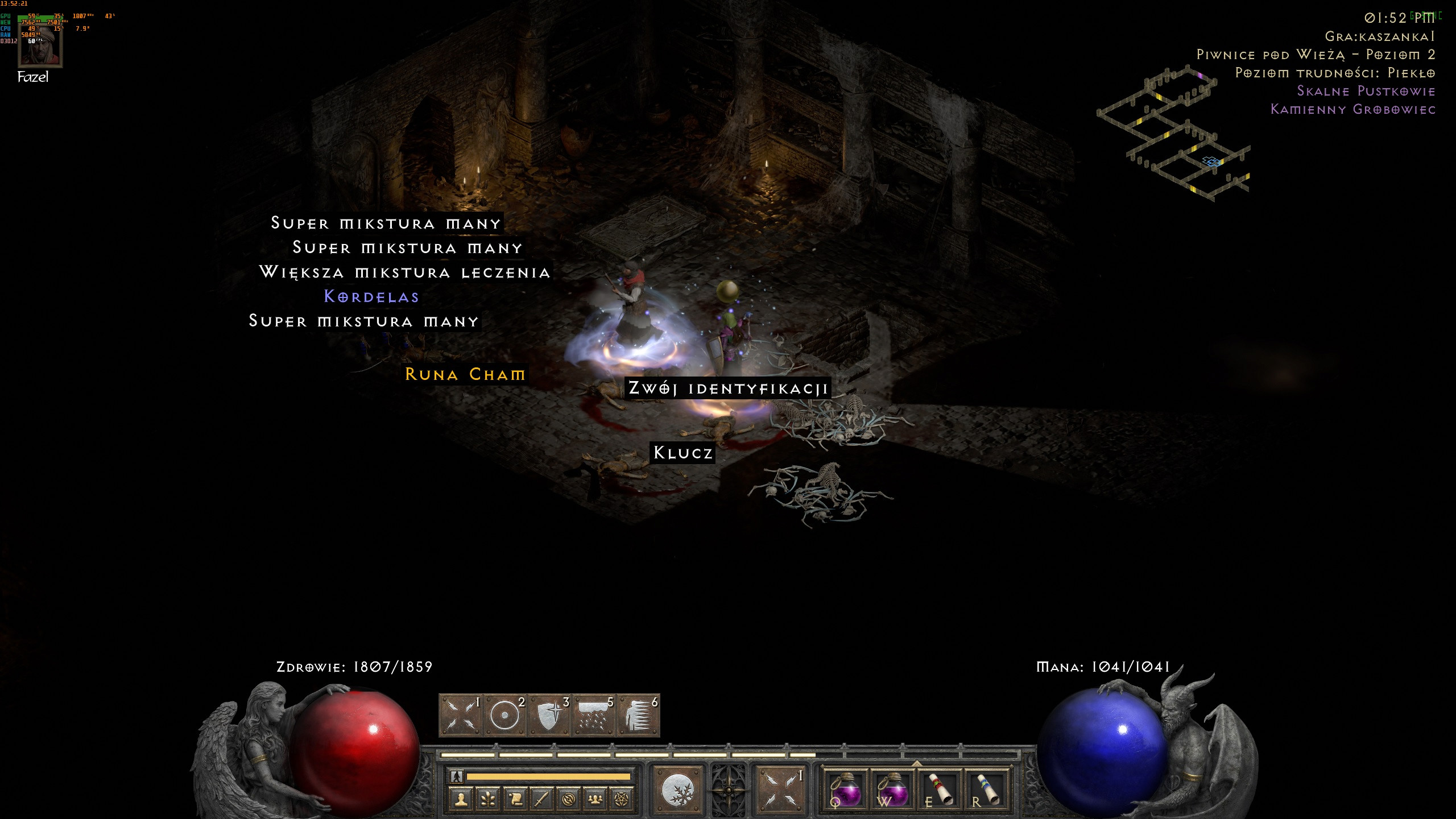The image size is (1456, 819).
Task: Grab the Większa mikstura leczenia label
Action: (405, 272)
